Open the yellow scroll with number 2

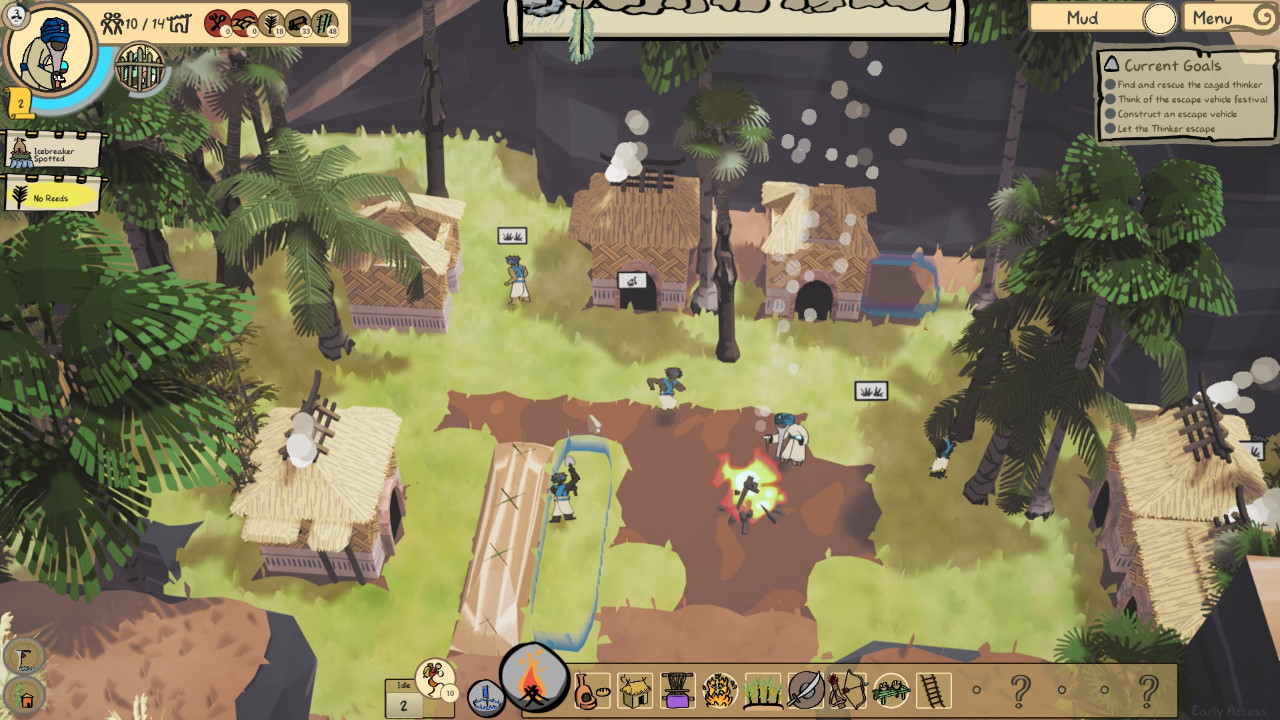pos(20,102)
